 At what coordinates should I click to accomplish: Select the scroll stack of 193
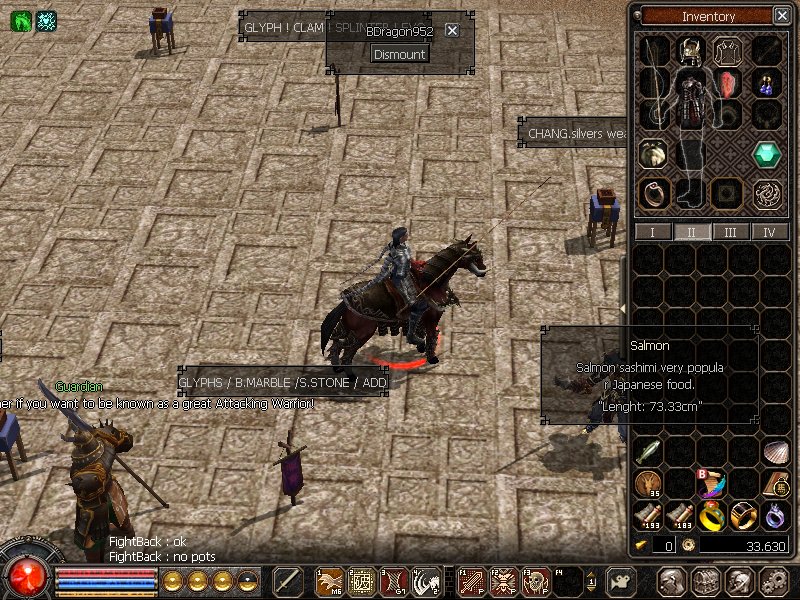tap(648, 516)
